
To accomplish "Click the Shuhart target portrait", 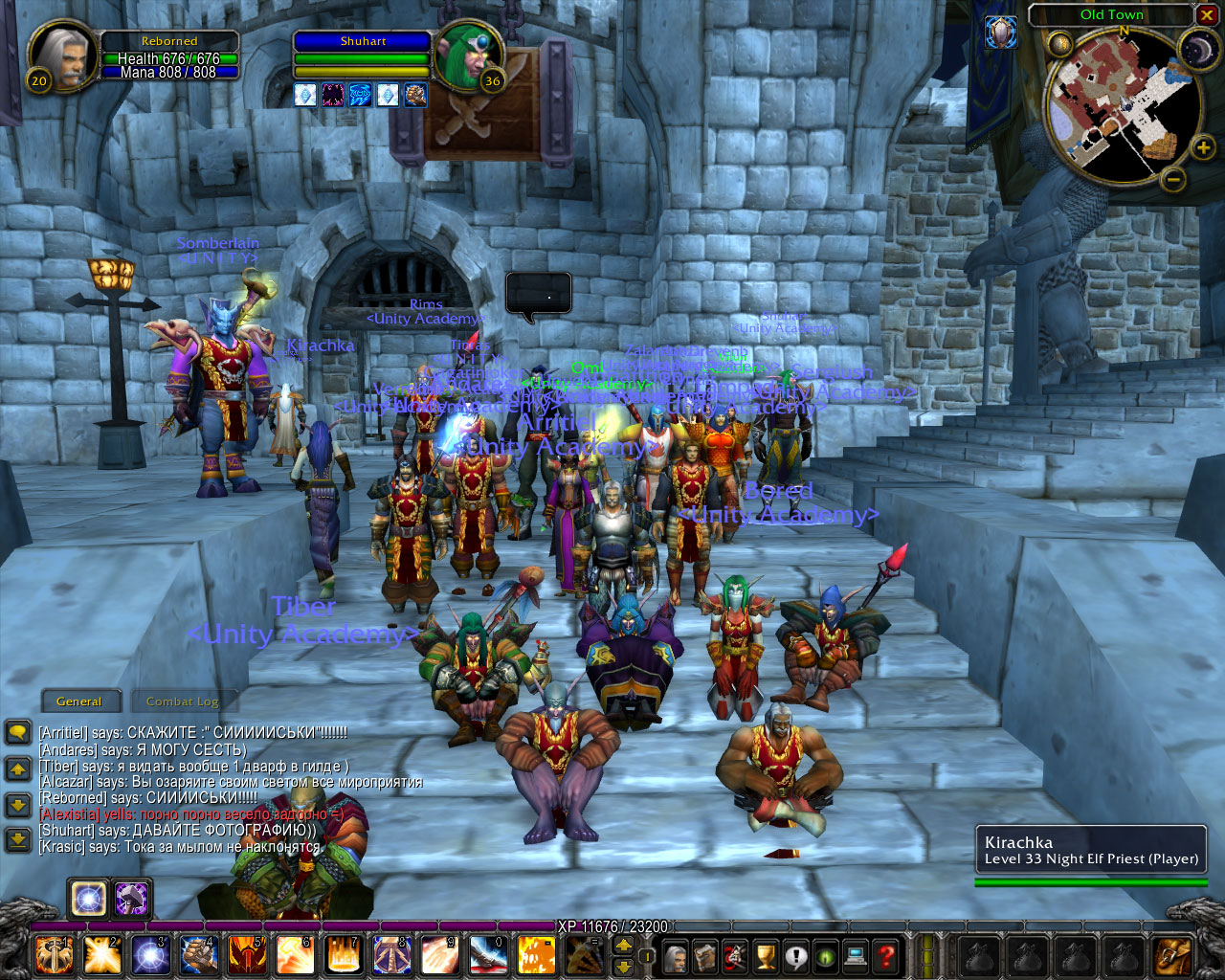I will (x=467, y=55).
